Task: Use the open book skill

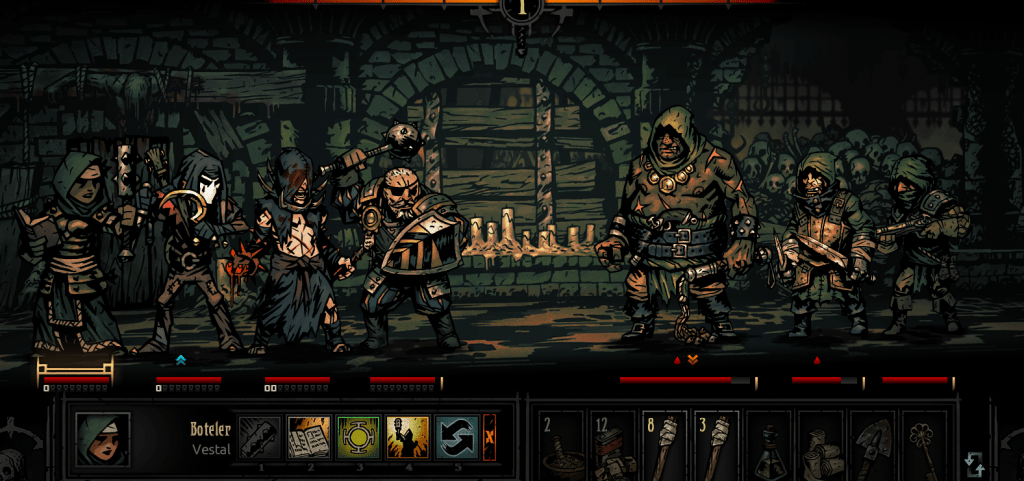Action: pos(309,438)
